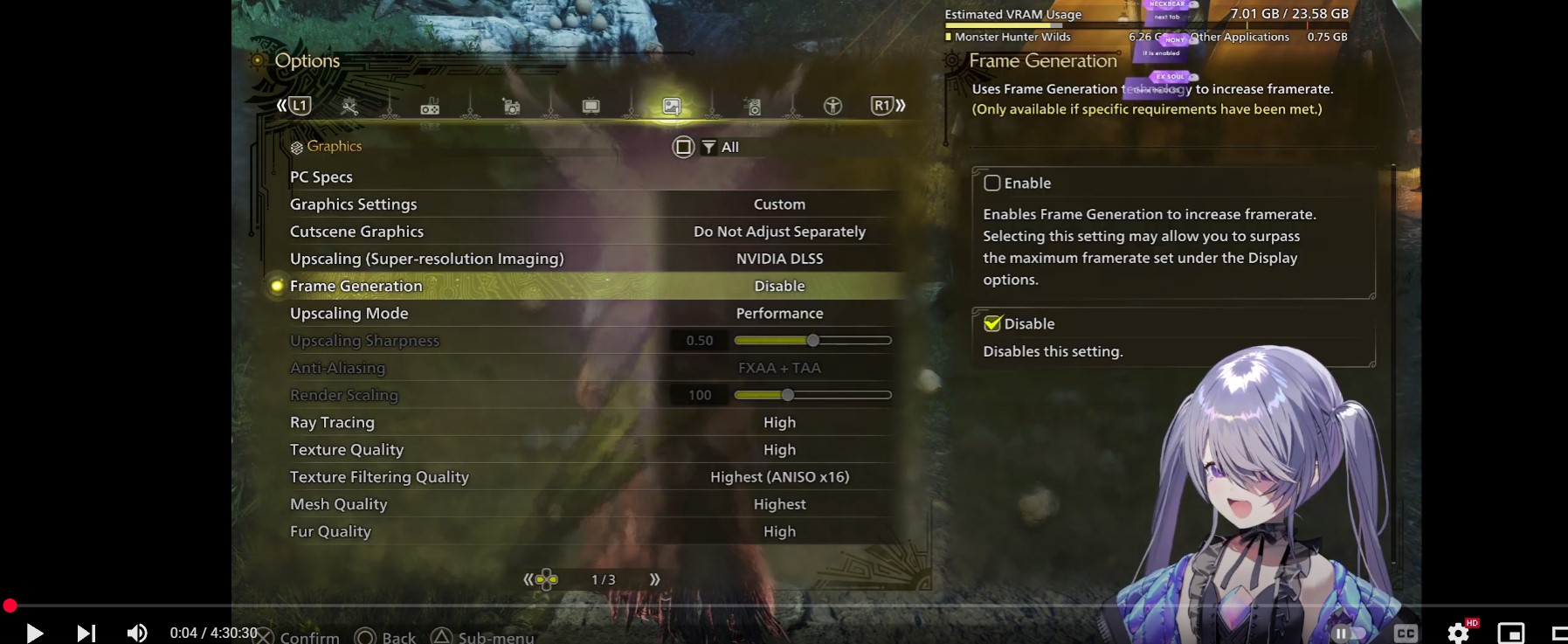This screenshot has width=1568, height=644.
Task: Select Upscaling (Super-resolution Imaging) row
Action: [x=426, y=259]
